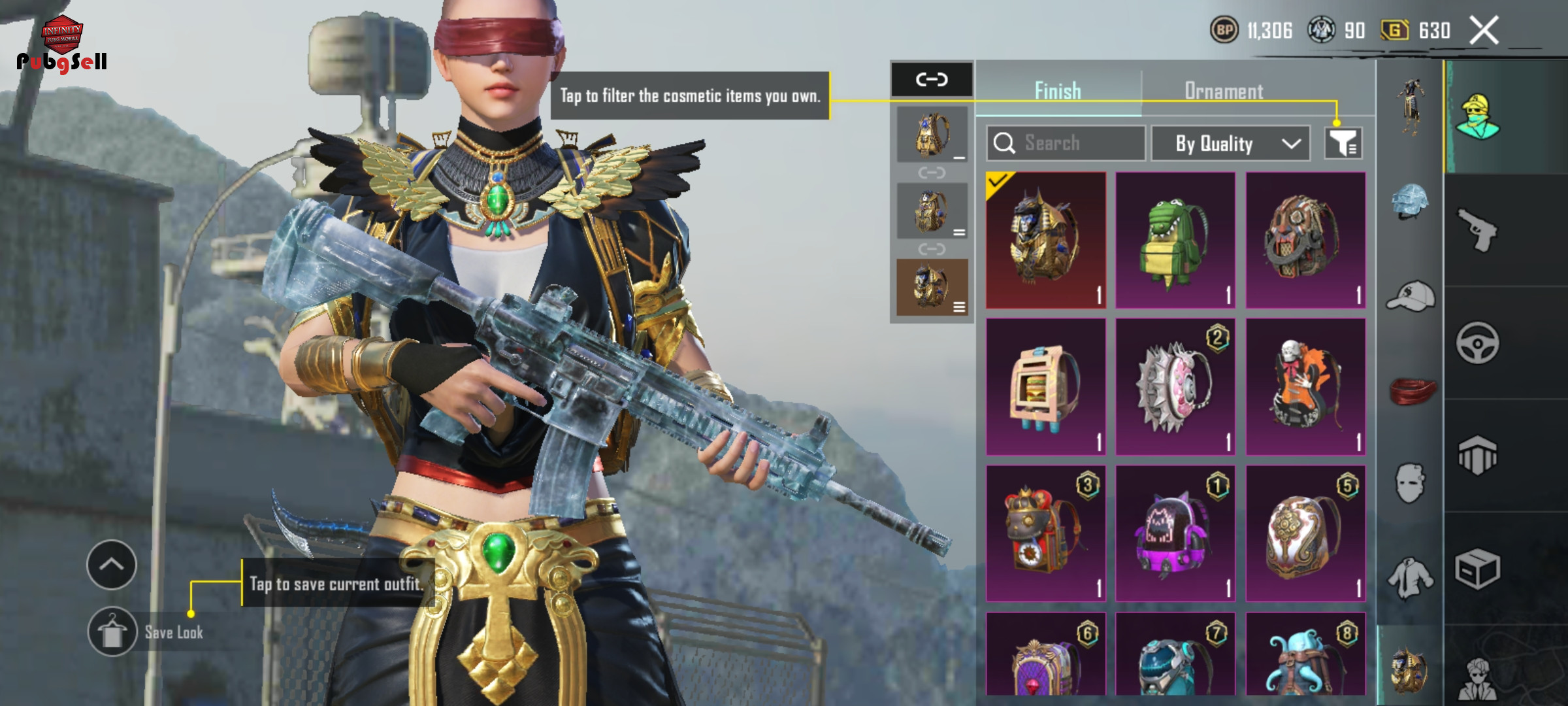Select the face mask category
The image size is (1568, 706).
(x=1410, y=484)
